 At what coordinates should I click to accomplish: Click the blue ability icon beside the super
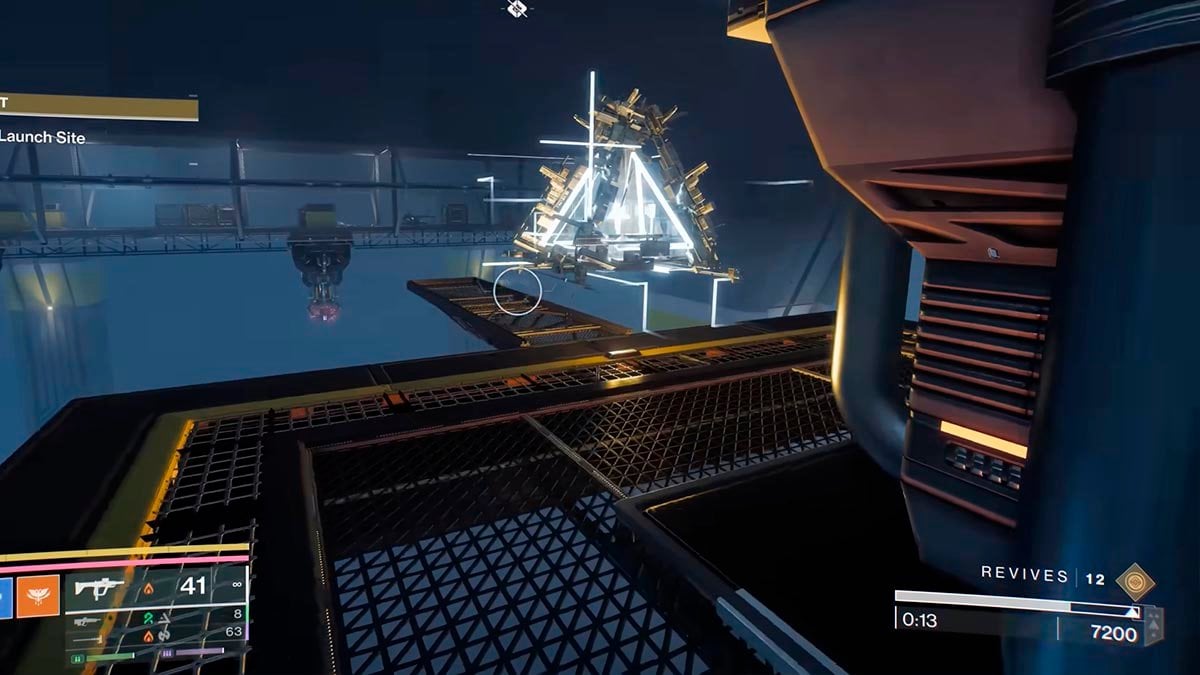tap(5, 596)
